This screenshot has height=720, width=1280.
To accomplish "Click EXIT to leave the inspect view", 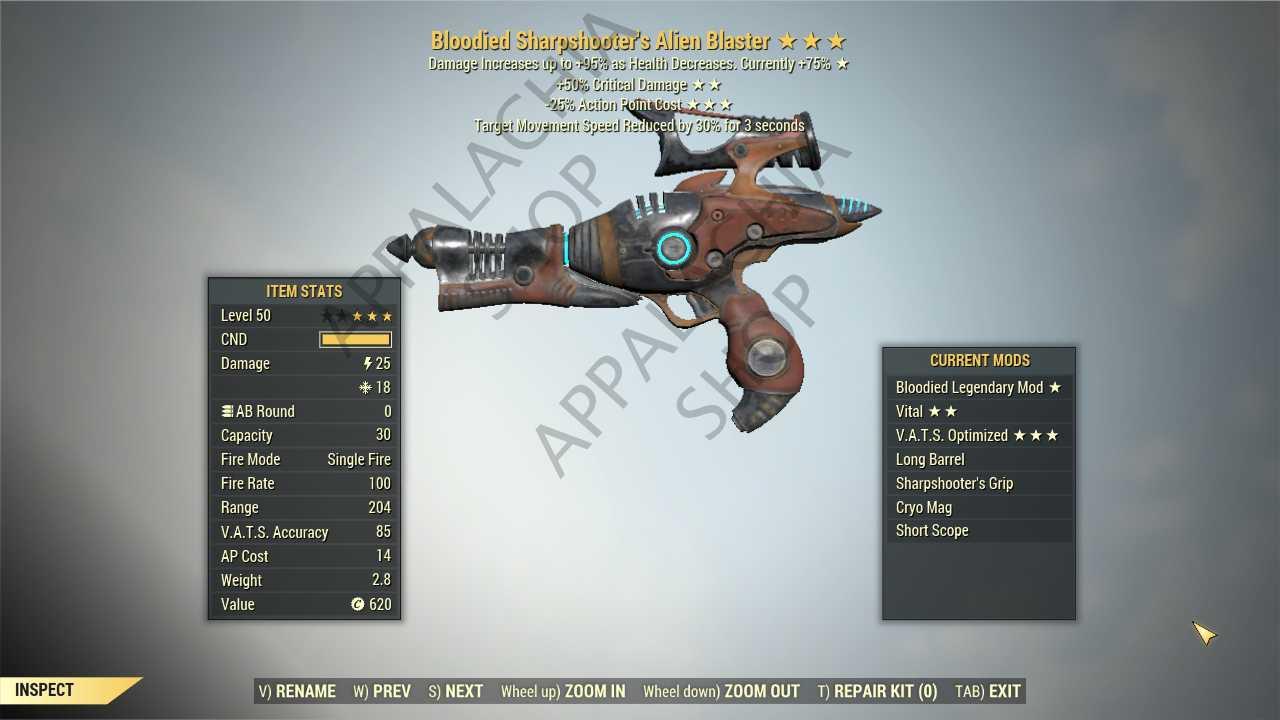I will coord(988,691).
